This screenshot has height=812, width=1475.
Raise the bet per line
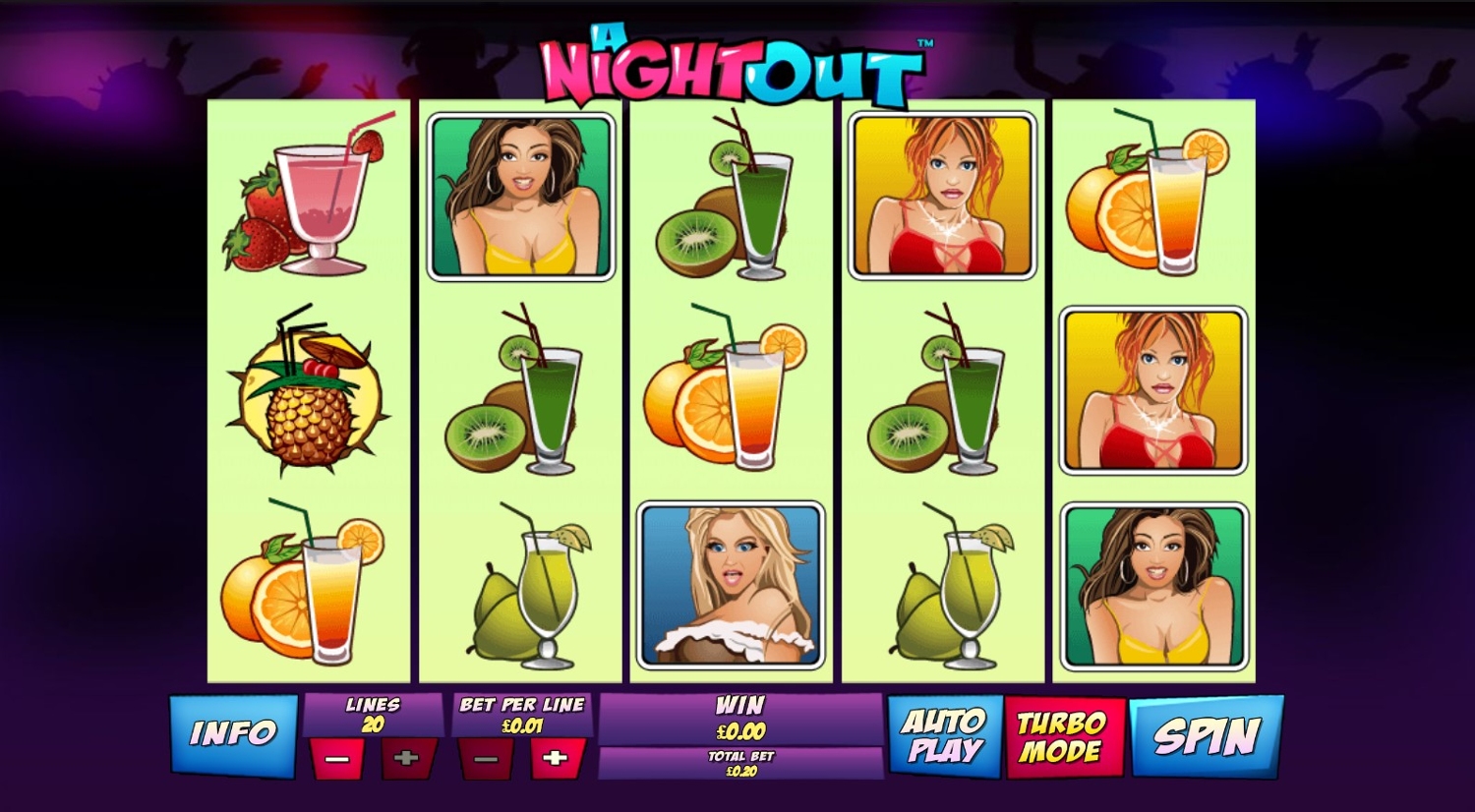tap(556, 759)
